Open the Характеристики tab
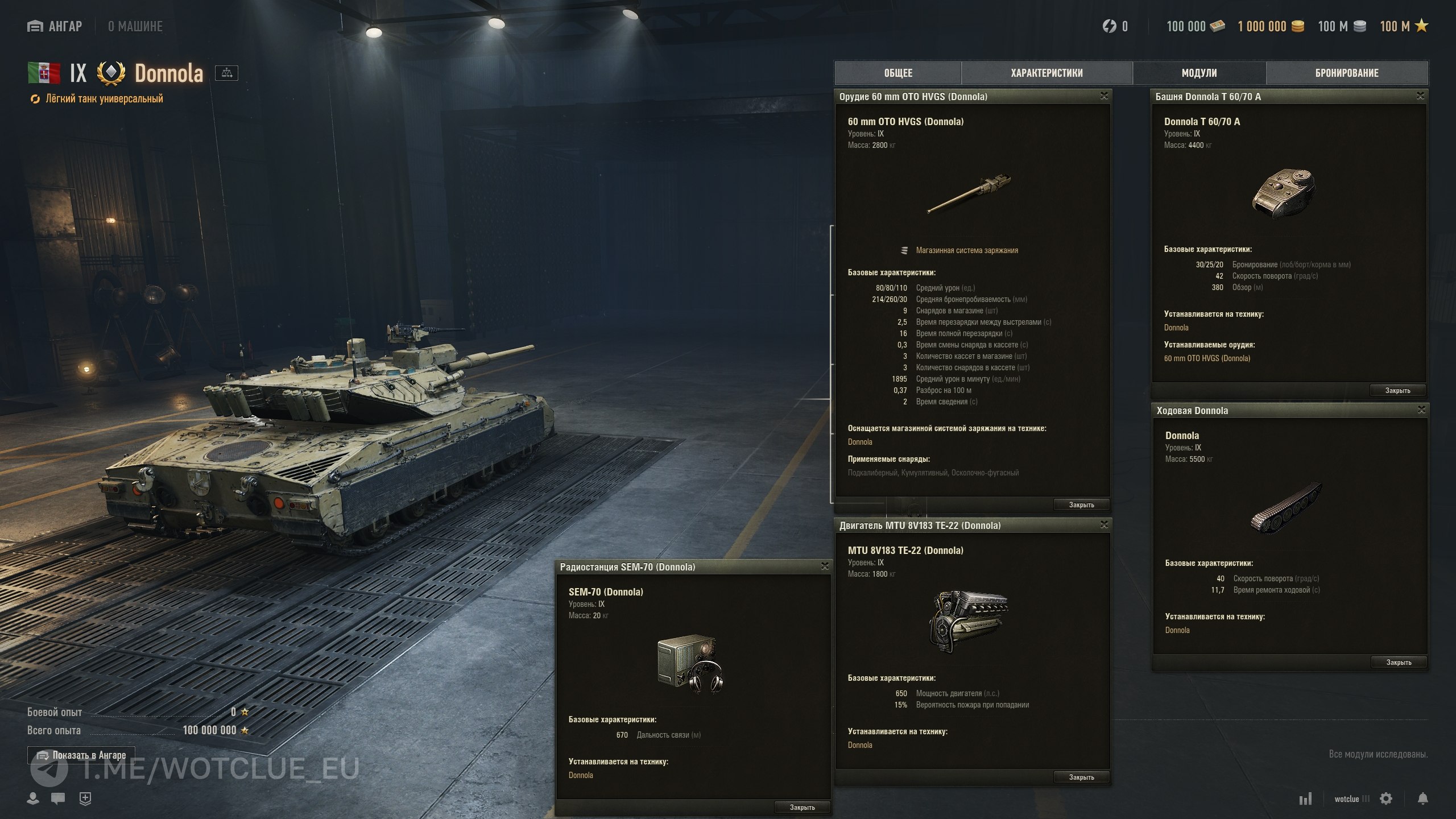Viewport: 1456px width, 819px height. 1046,73
